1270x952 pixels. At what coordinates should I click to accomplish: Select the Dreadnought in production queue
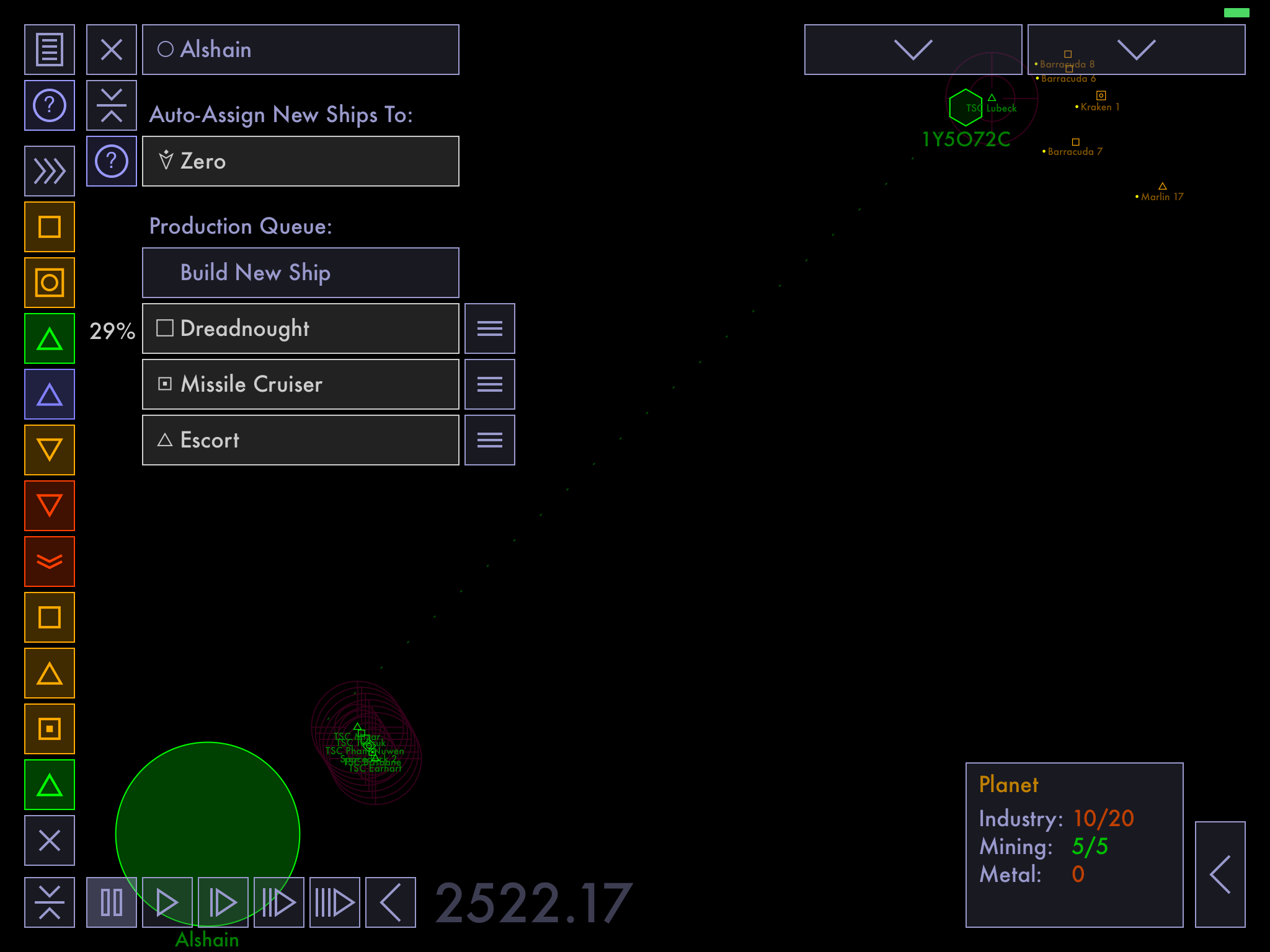coord(301,328)
